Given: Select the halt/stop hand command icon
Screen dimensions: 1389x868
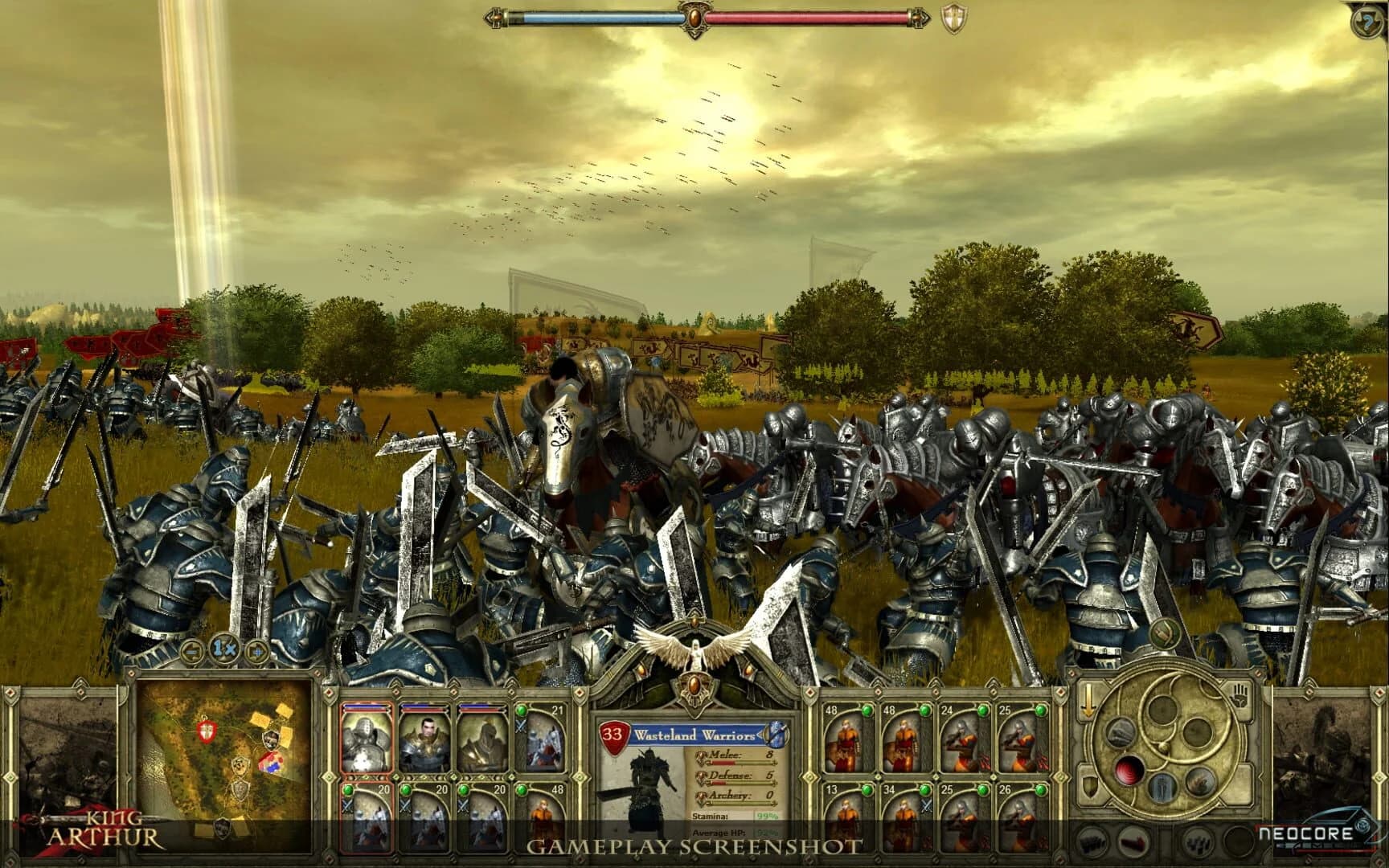Looking at the screenshot, I should click(1240, 694).
